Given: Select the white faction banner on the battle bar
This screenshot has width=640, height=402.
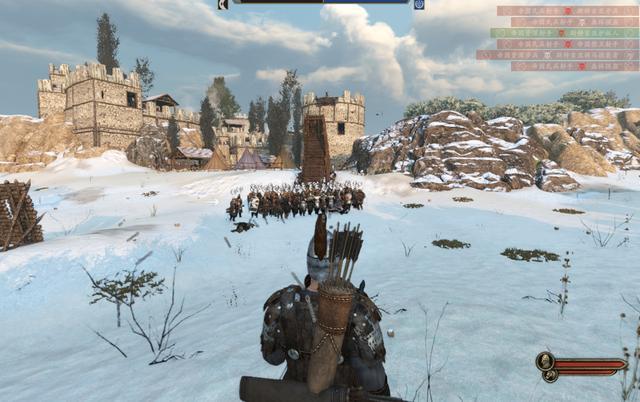Looking at the screenshot, I should (x=223, y=4).
